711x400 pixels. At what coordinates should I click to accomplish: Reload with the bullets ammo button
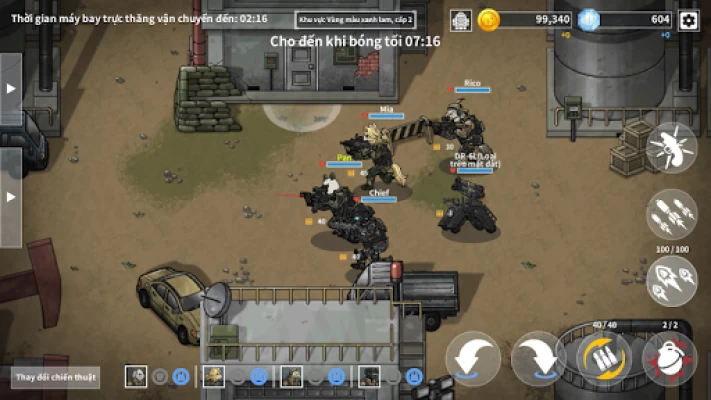[x=603, y=357]
